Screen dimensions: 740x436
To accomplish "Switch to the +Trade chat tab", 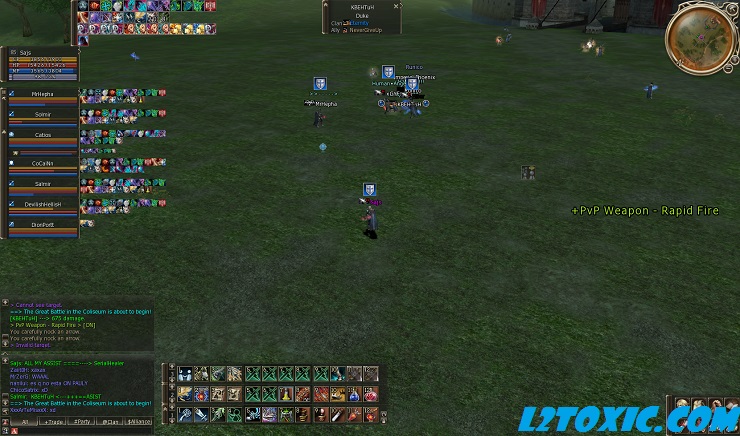I will pyautogui.click(x=54, y=422).
